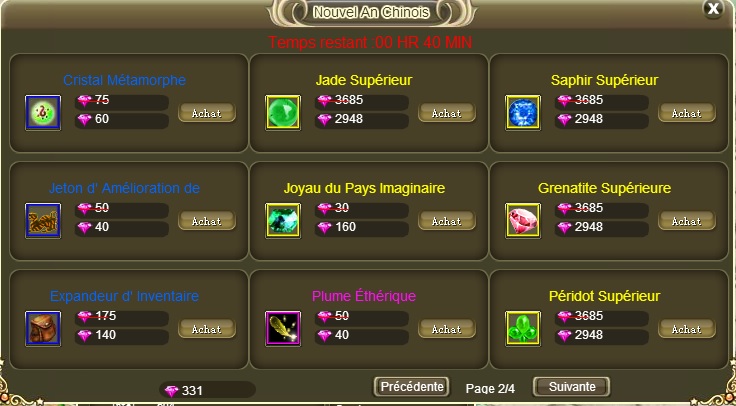Buy the Grenatite Supérieure via Achat

(687, 221)
